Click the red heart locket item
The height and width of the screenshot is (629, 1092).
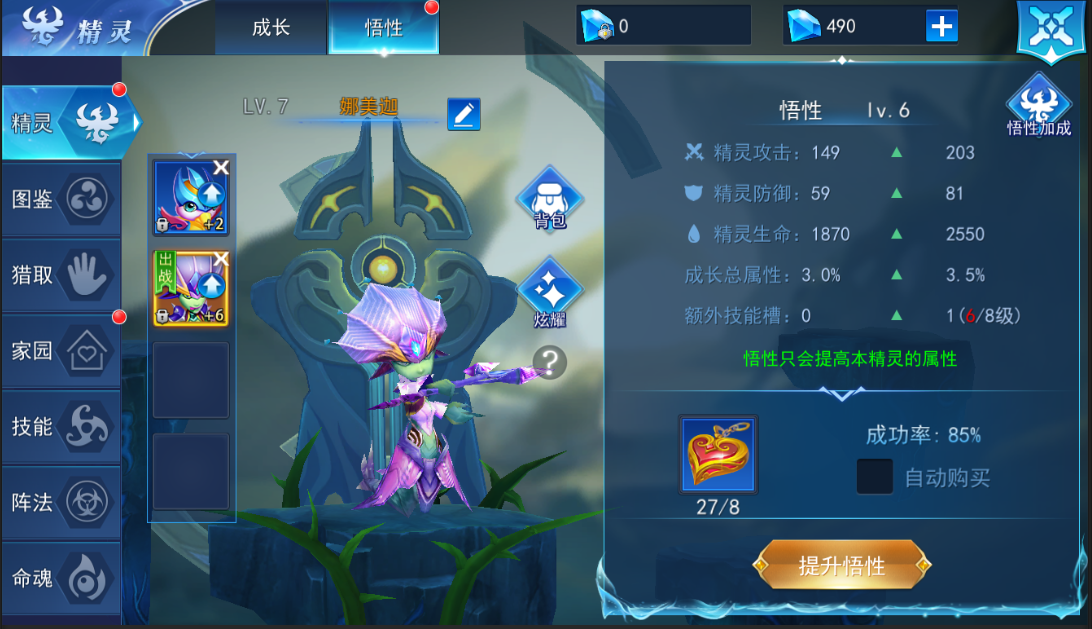[718, 454]
